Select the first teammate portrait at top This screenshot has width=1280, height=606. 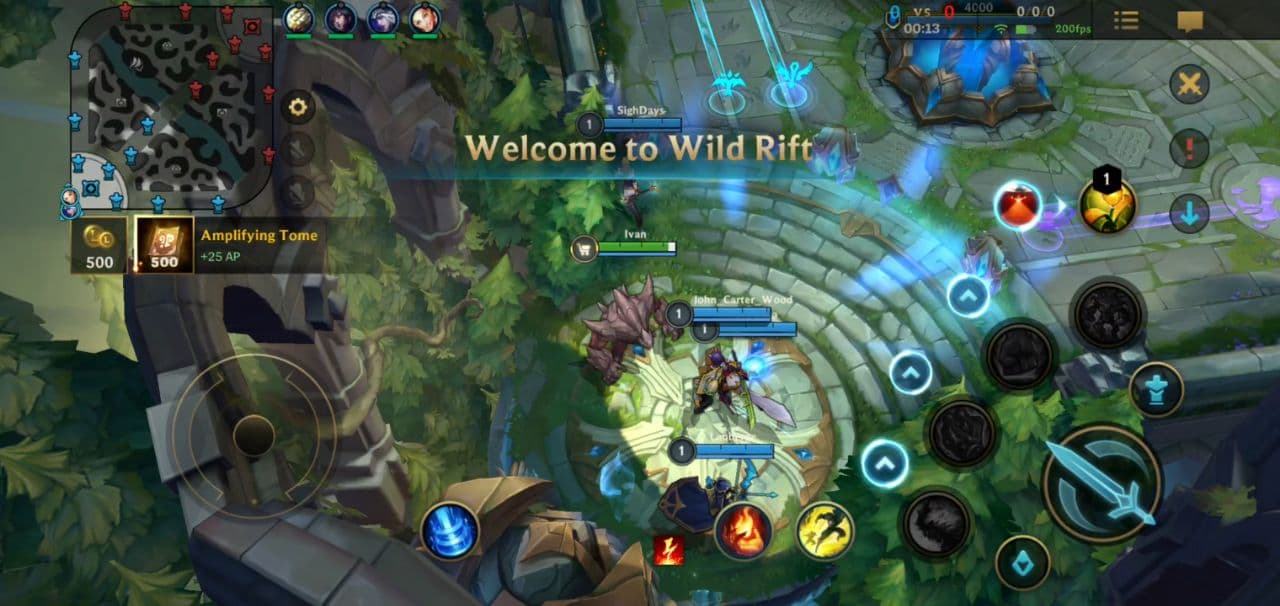(299, 18)
